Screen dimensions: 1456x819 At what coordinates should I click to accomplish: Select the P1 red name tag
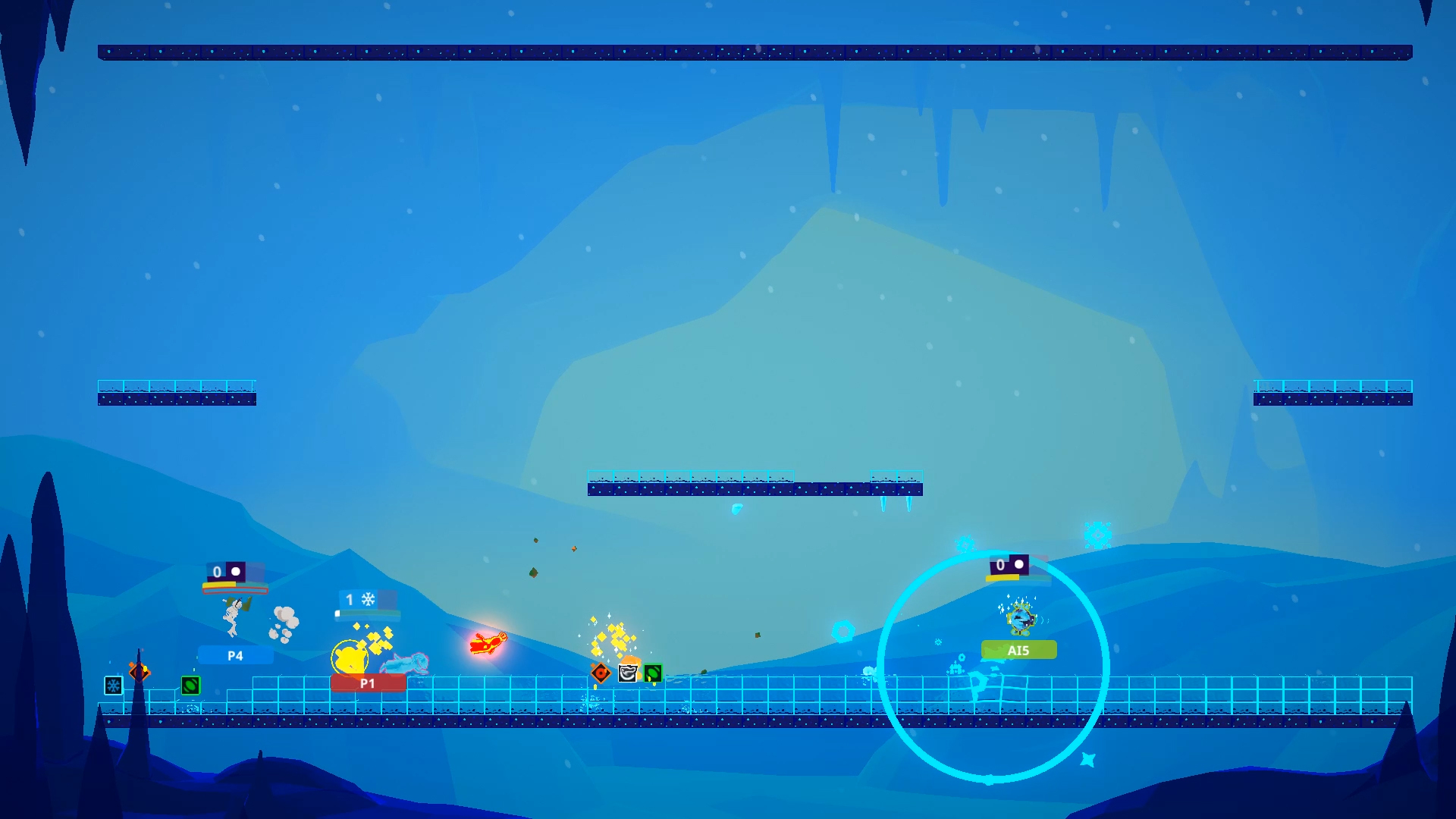point(367,682)
